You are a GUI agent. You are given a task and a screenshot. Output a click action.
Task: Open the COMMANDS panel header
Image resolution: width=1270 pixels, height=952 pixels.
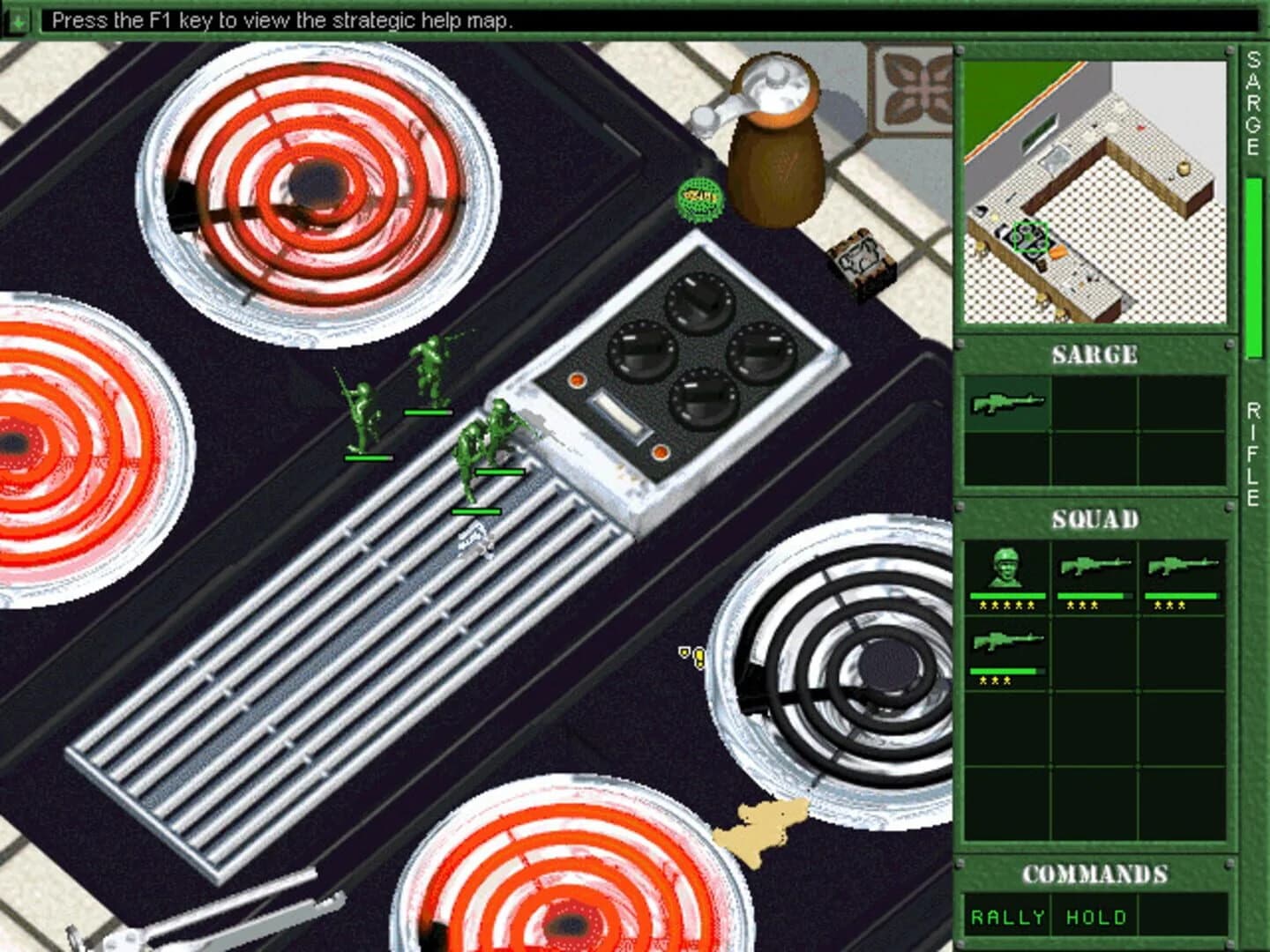[1094, 875]
